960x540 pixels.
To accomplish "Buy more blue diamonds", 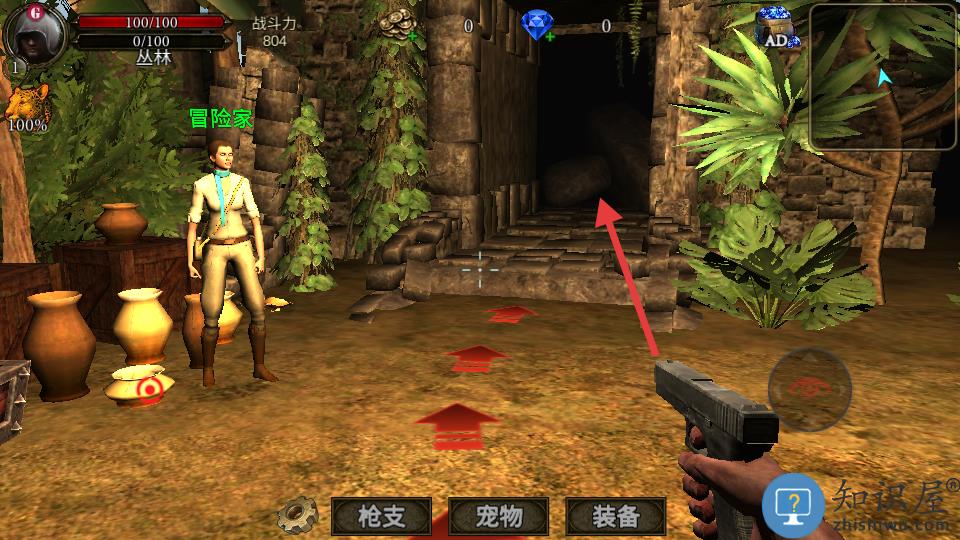I will (x=548, y=37).
